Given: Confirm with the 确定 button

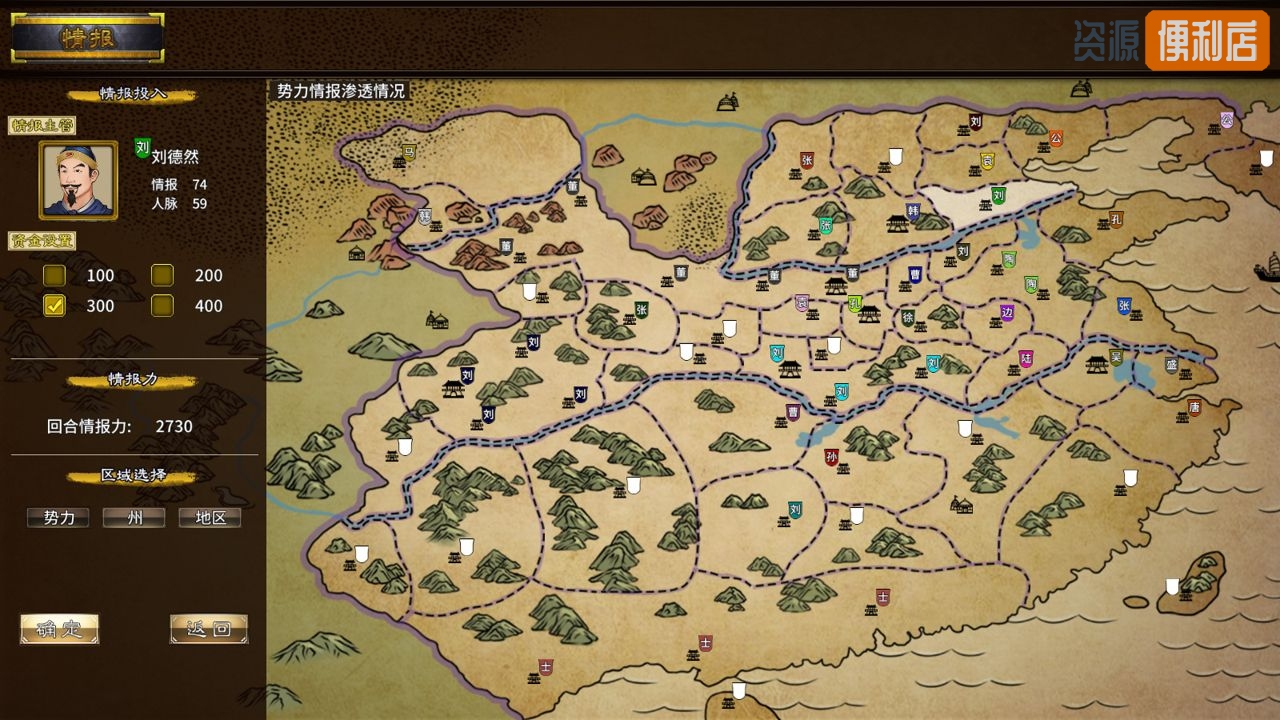Looking at the screenshot, I should (59, 629).
